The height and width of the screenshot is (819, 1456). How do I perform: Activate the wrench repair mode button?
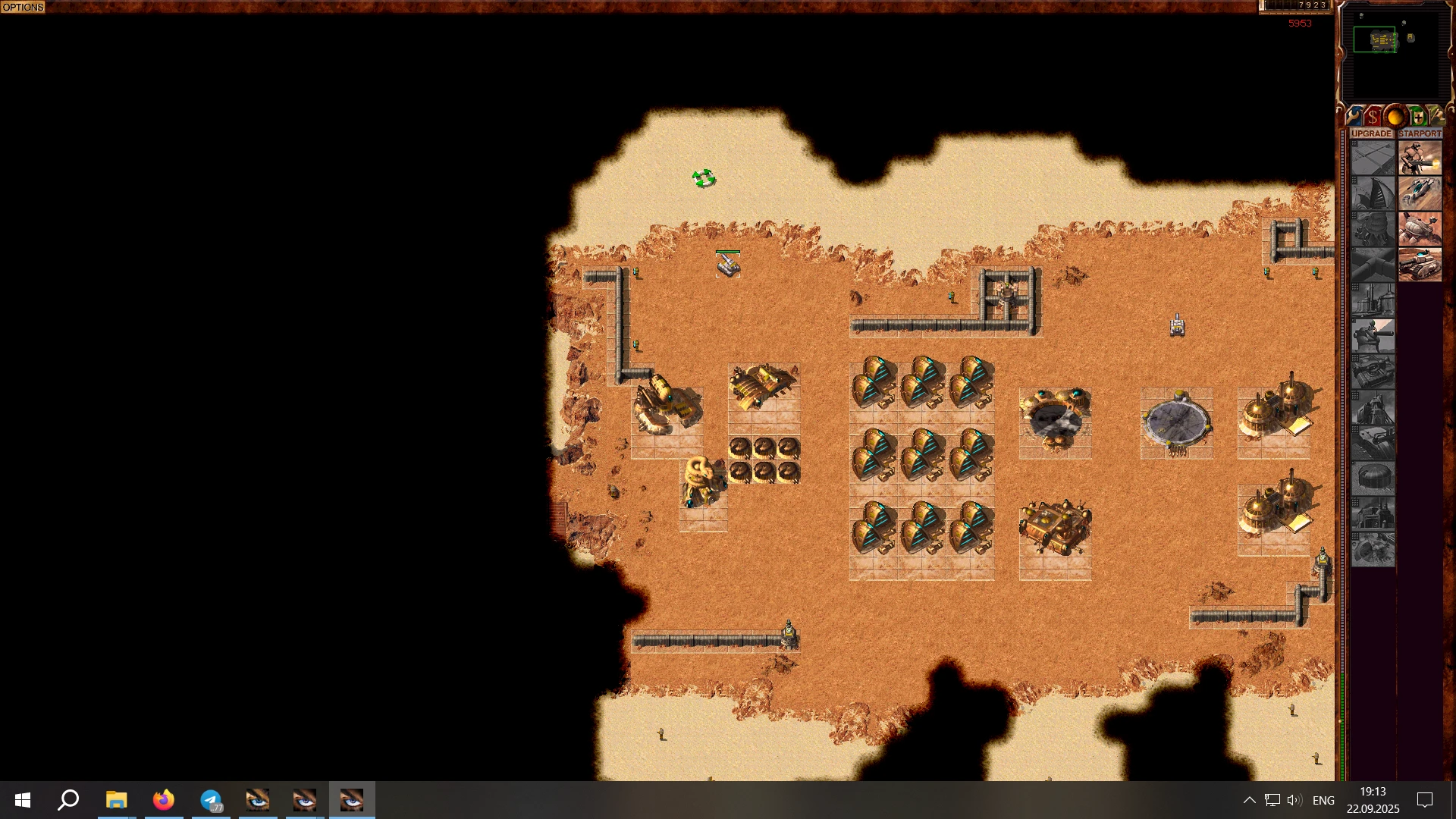tap(1354, 117)
